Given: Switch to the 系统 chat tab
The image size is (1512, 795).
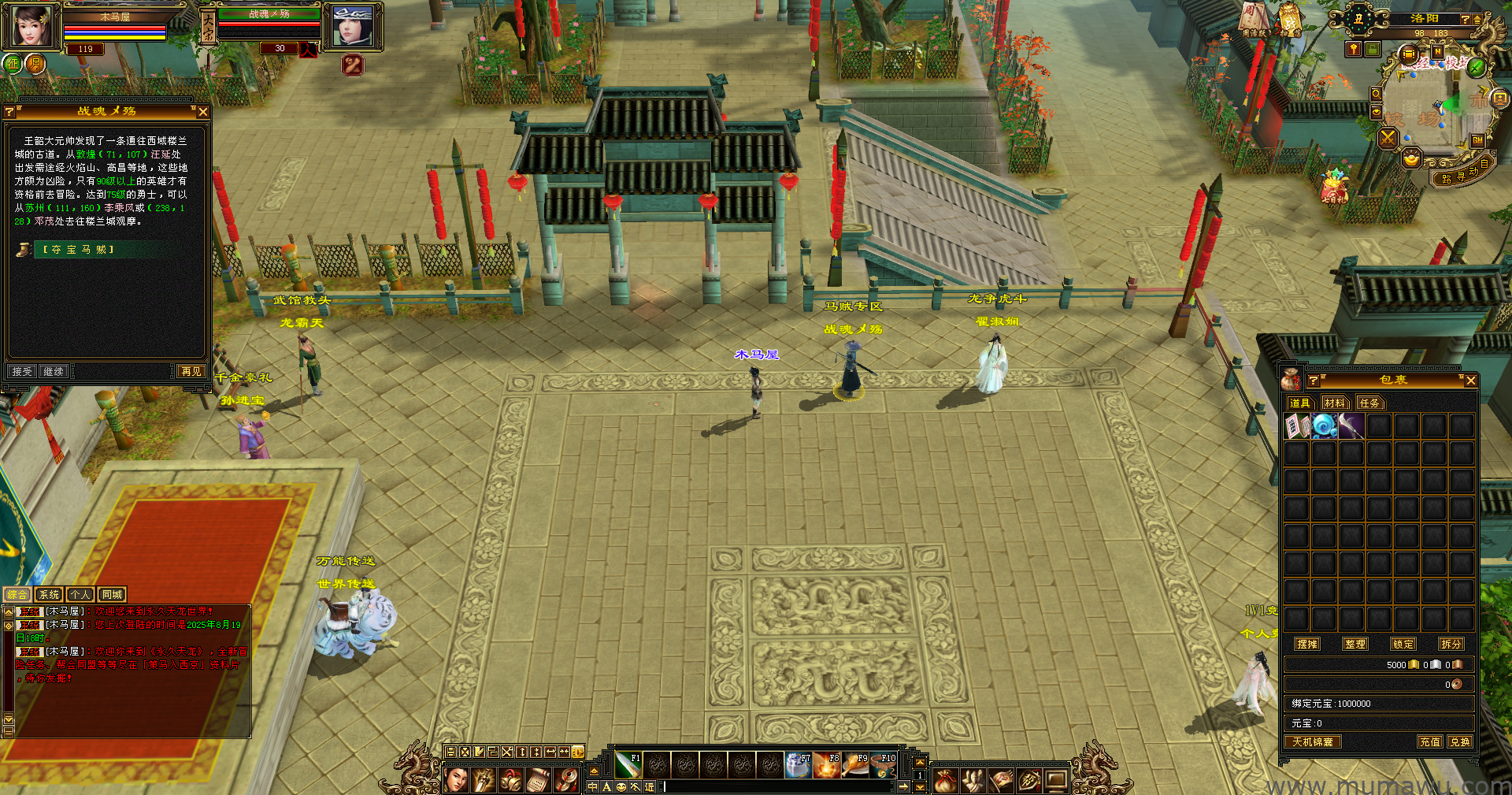Looking at the screenshot, I should (49, 595).
